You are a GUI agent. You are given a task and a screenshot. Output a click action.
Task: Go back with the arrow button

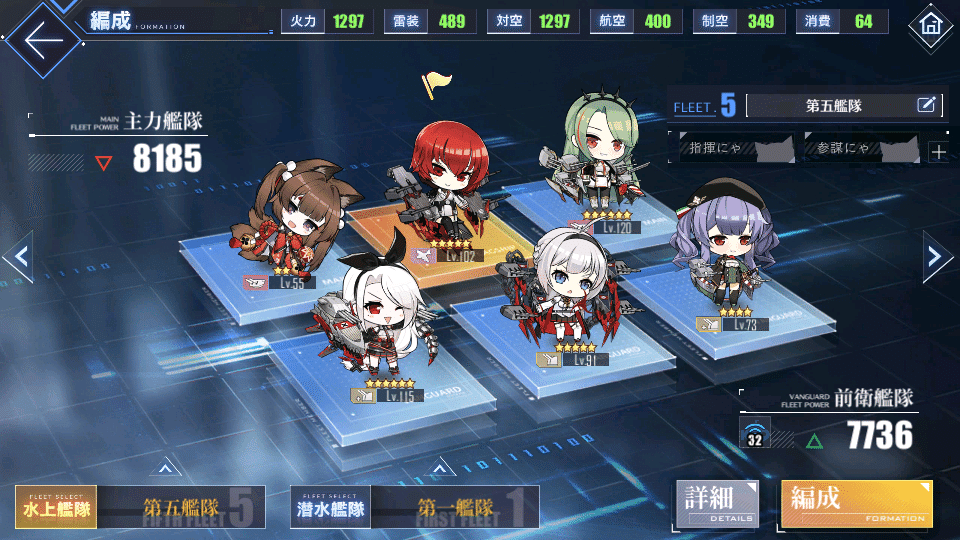pyautogui.click(x=40, y=38)
